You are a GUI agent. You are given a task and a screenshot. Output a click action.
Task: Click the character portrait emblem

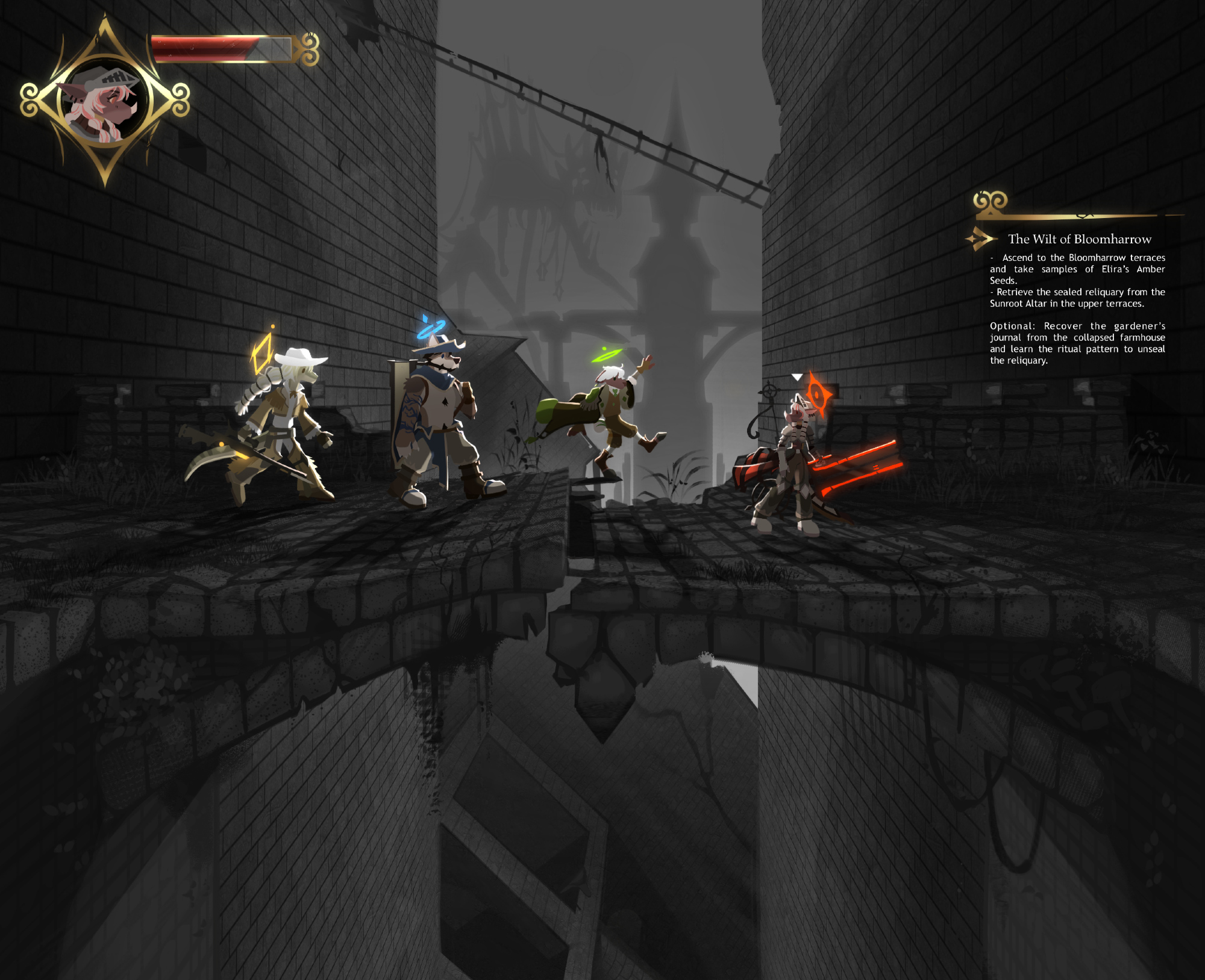click(105, 101)
